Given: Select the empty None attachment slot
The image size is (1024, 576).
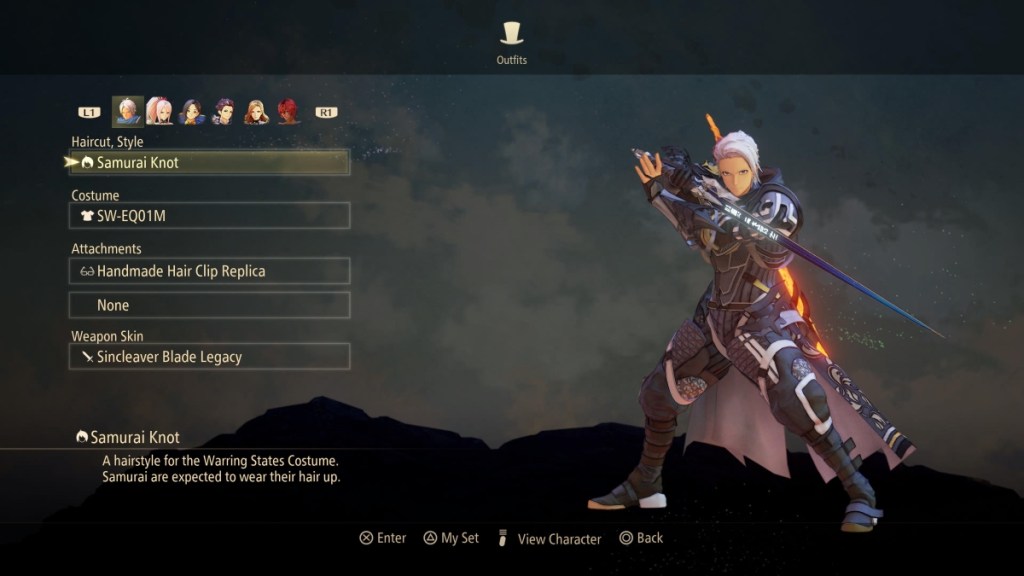Looking at the screenshot, I should [x=209, y=305].
